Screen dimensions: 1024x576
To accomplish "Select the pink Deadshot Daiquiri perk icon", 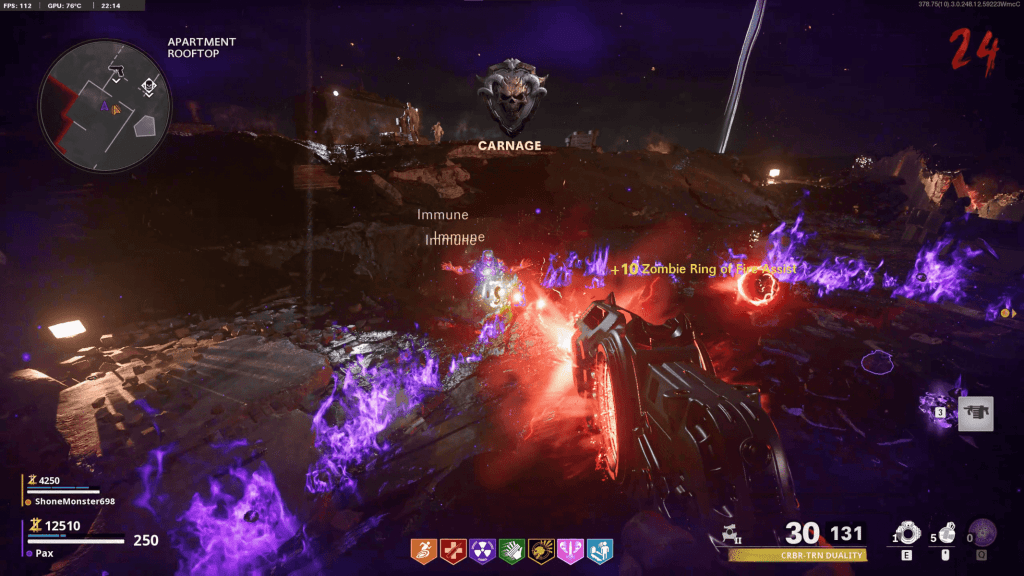I will 570,550.
